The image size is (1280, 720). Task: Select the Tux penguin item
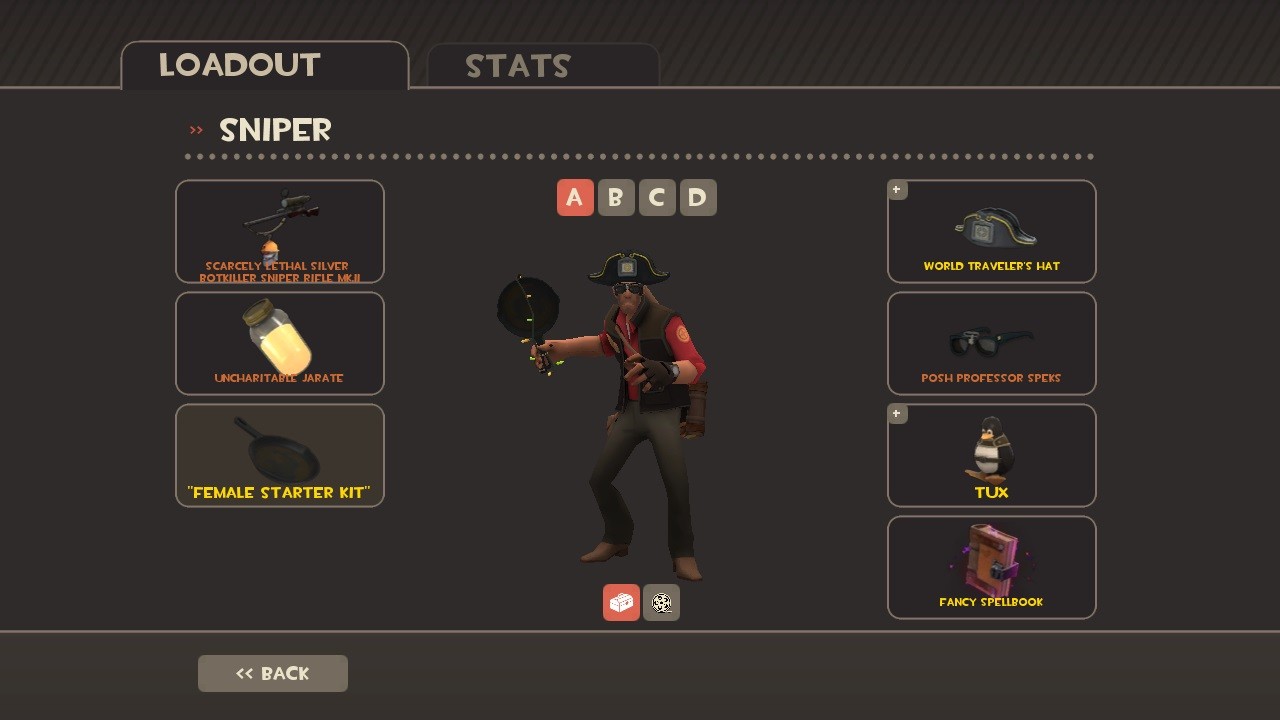(x=991, y=455)
